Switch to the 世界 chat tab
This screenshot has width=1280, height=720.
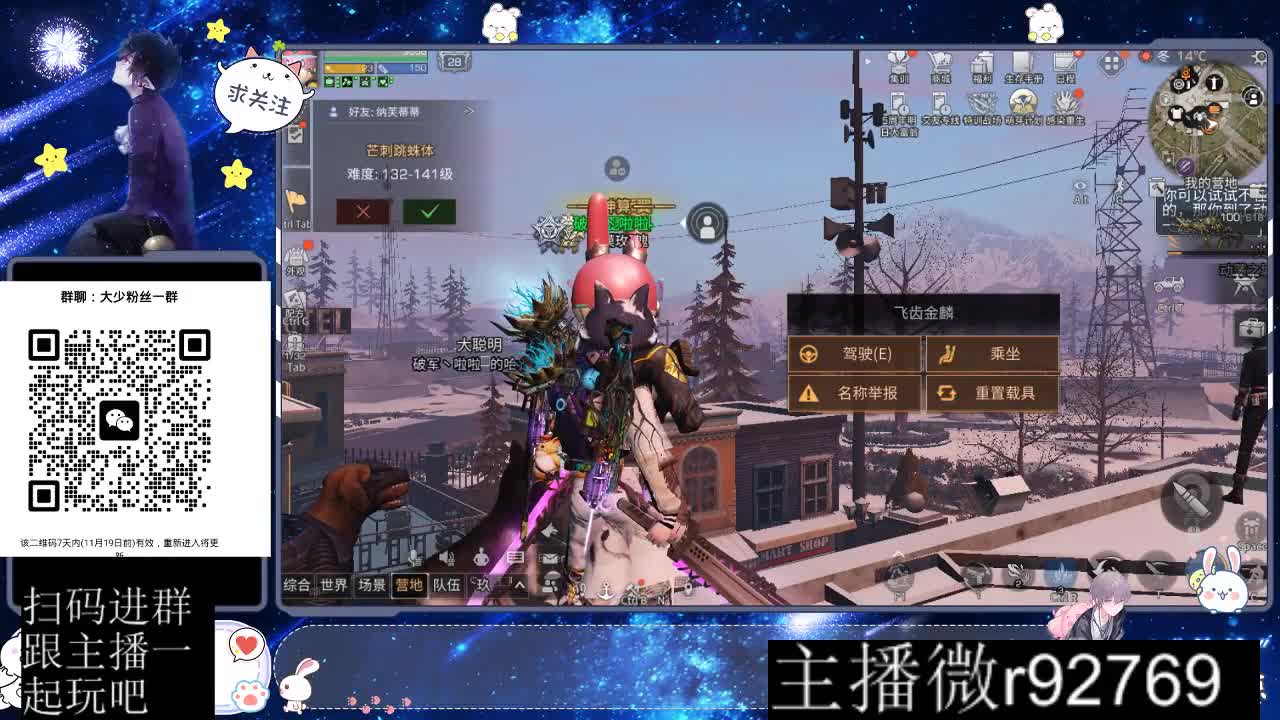[334, 583]
